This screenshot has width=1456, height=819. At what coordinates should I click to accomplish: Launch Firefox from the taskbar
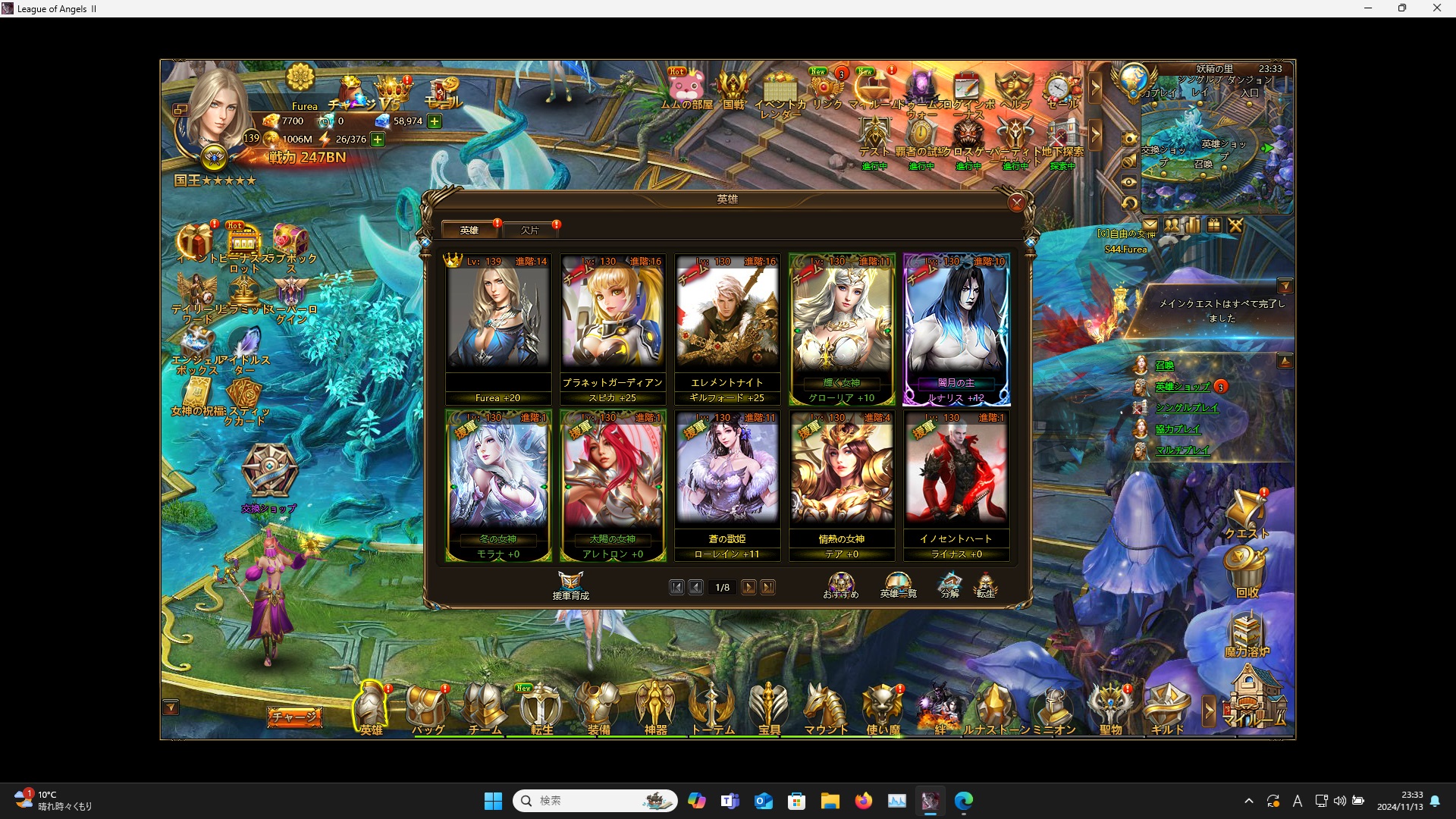pos(864,800)
